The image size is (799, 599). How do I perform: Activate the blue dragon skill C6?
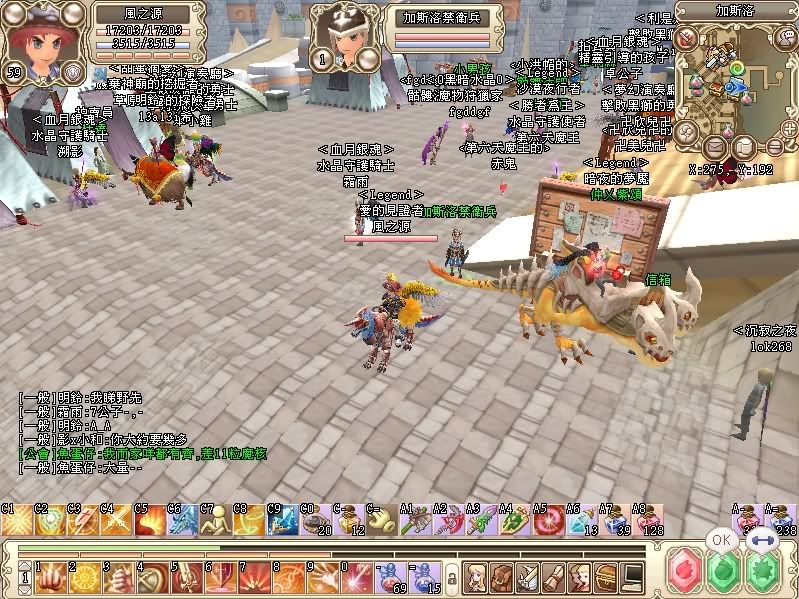[185, 522]
